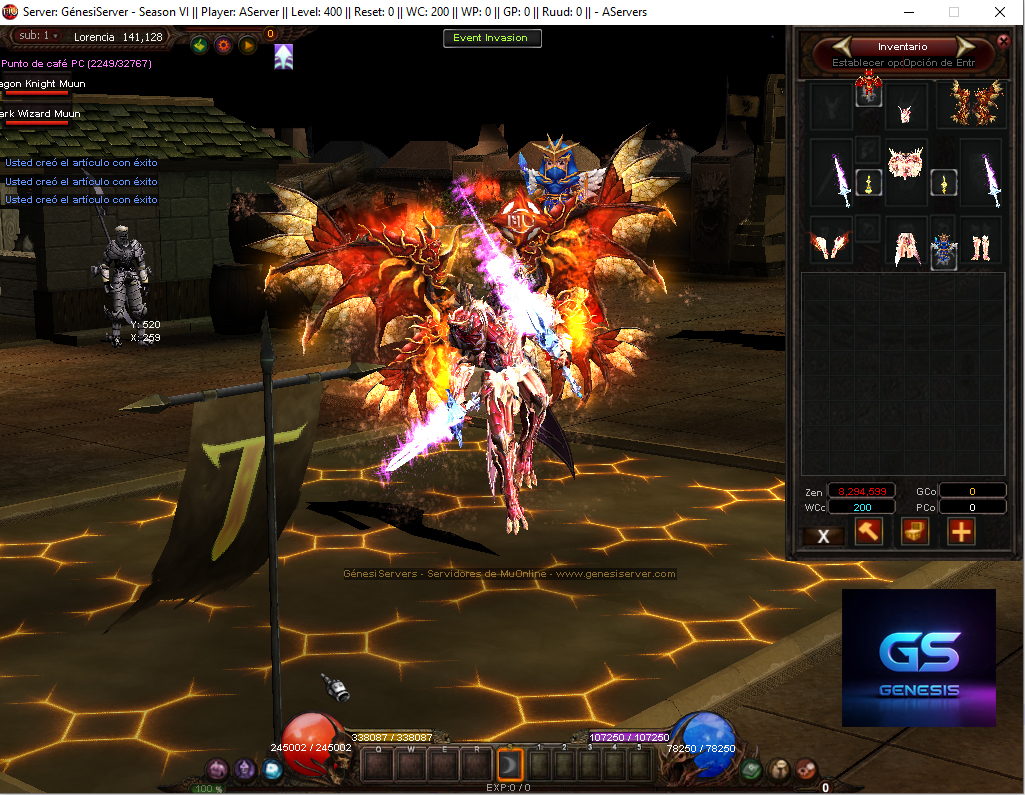Select the red pet slot above the helmet
Viewport: 1025px width, 795px height.
(868, 90)
